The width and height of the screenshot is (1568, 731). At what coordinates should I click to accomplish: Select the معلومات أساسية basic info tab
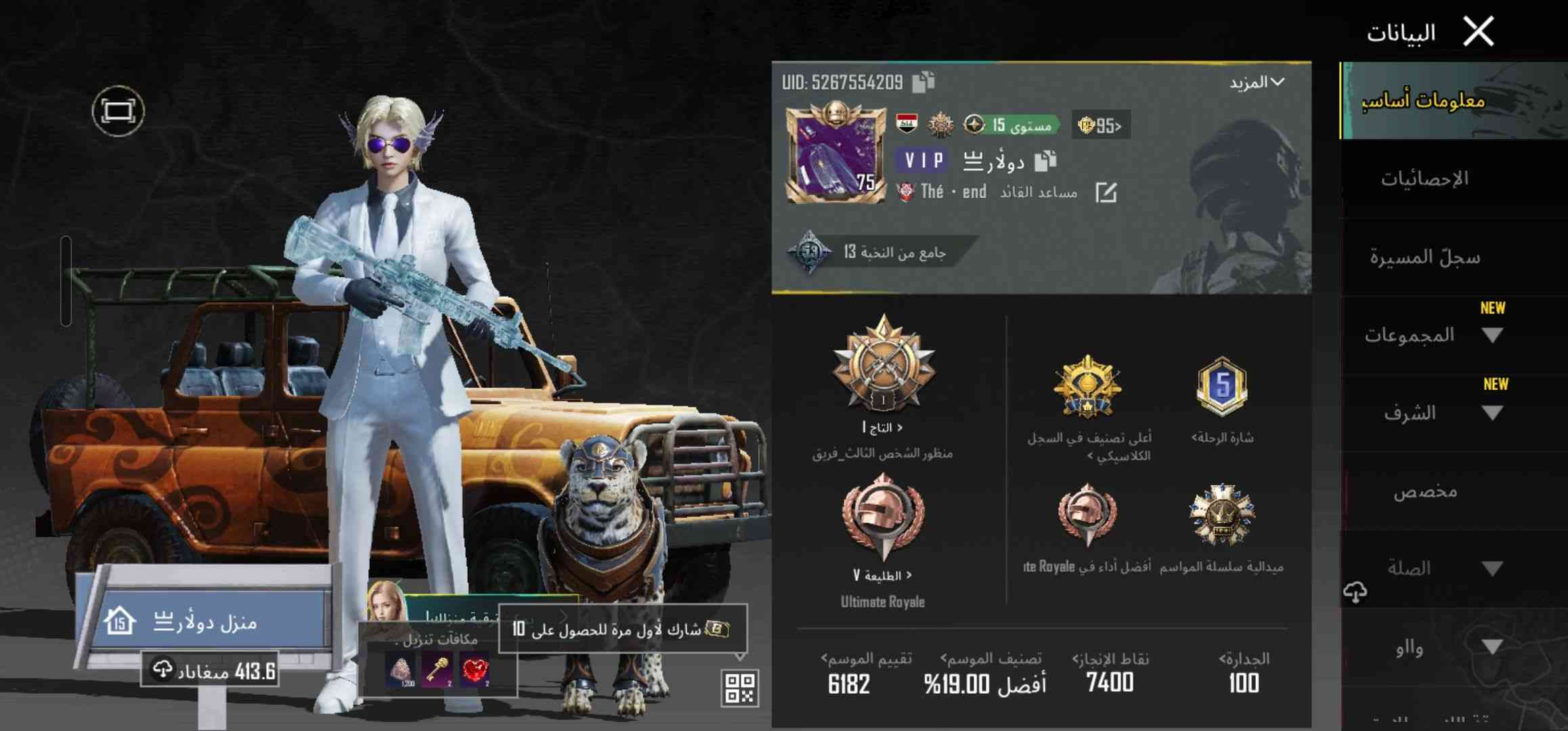[1424, 102]
